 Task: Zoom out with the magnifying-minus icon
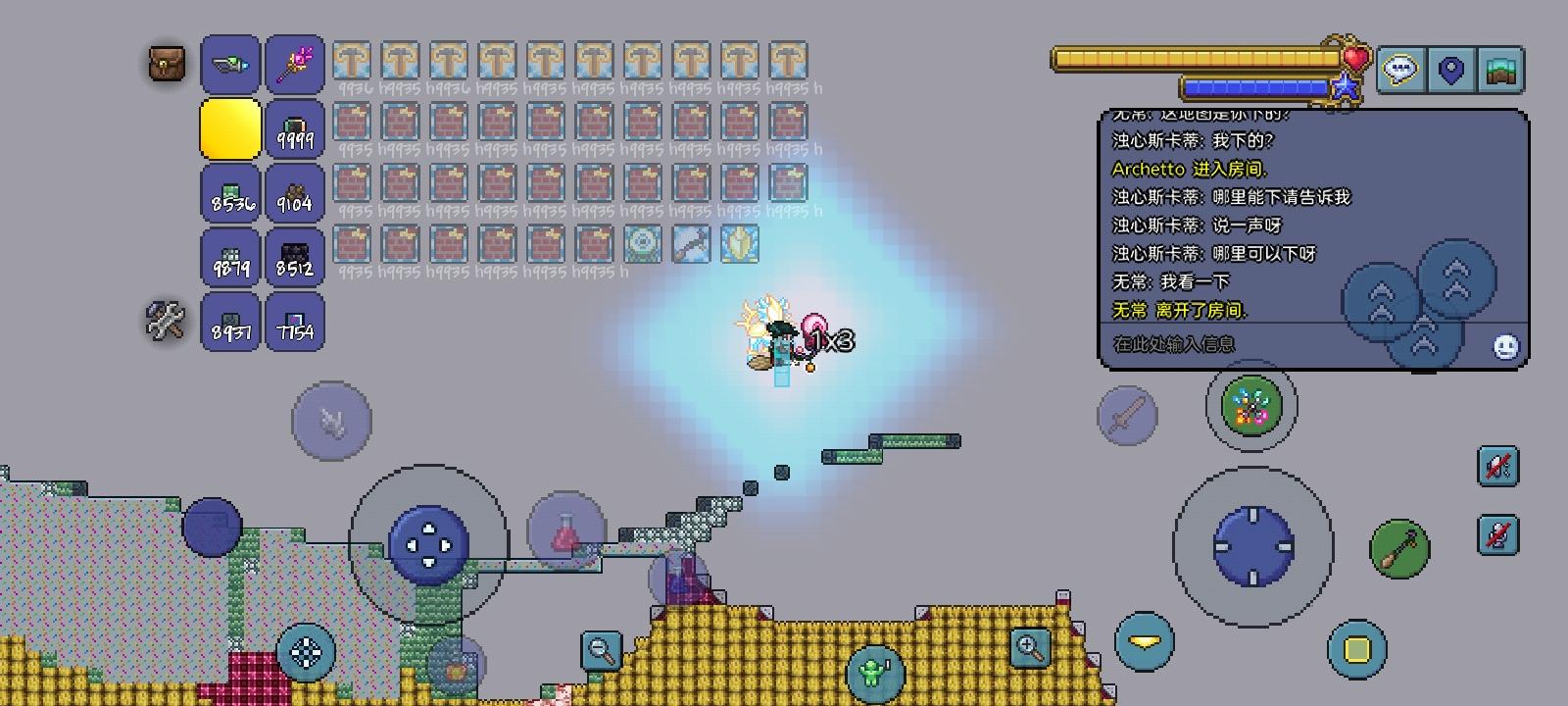[599, 649]
